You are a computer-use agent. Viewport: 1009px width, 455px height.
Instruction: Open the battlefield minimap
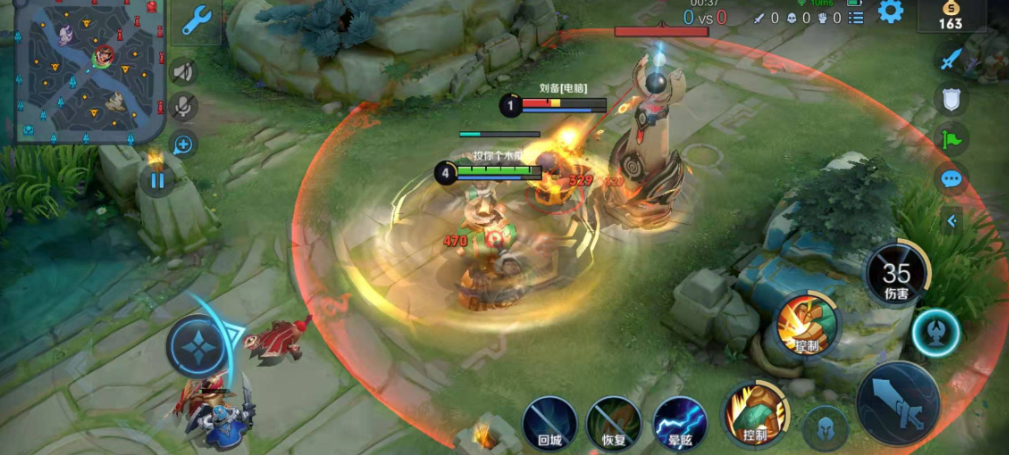click(88, 72)
